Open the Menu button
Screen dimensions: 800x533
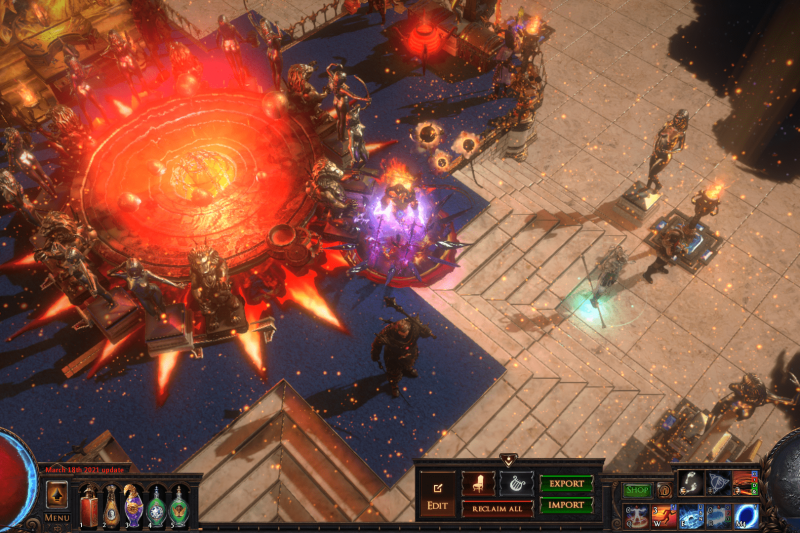coord(57,517)
